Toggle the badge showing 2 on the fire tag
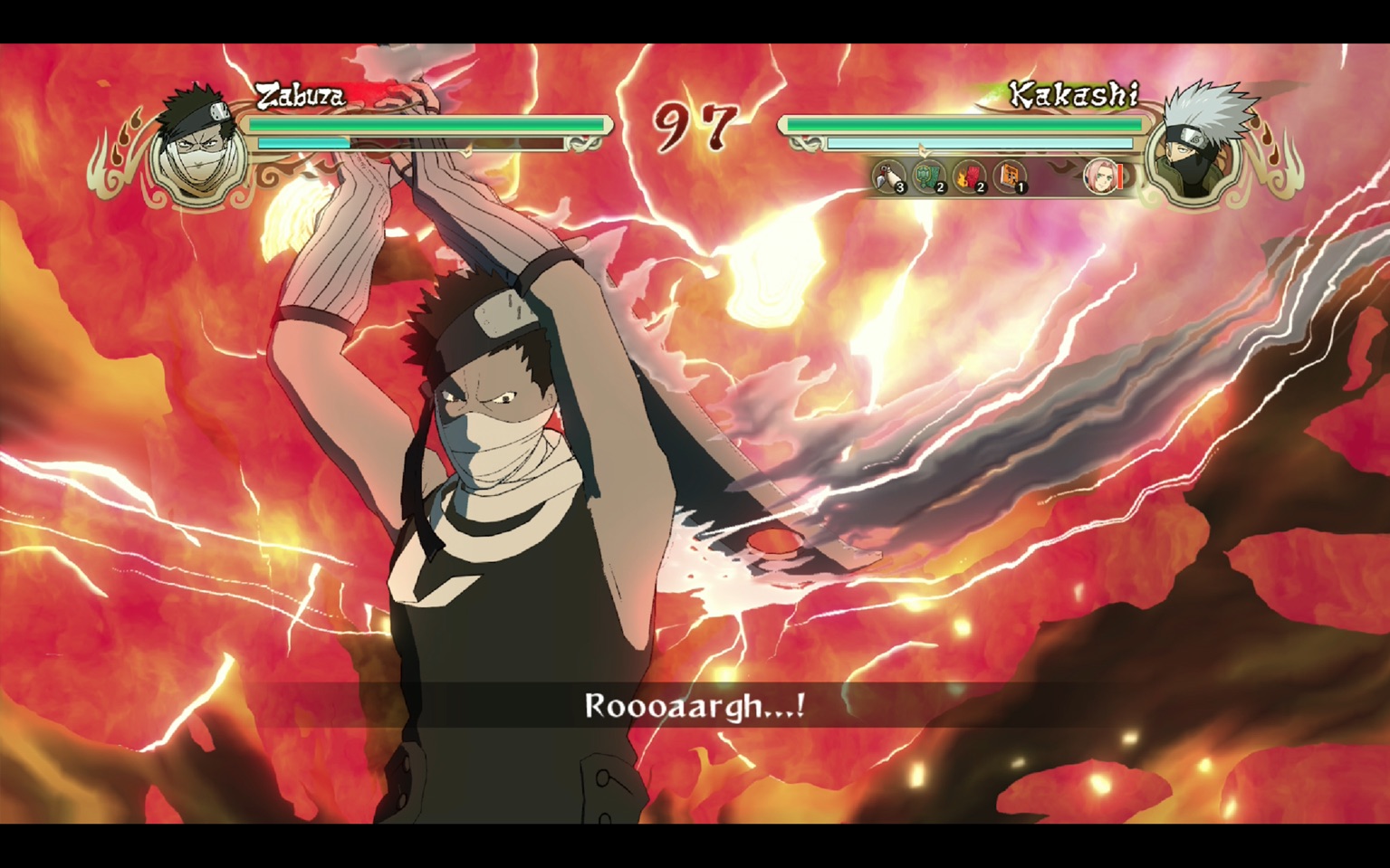This screenshot has width=1390, height=868. 979,187
